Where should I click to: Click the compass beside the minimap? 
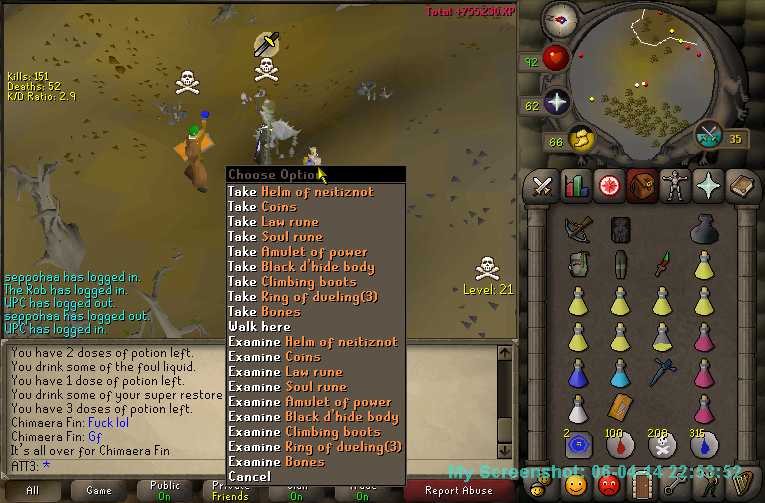click(x=562, y=20)
